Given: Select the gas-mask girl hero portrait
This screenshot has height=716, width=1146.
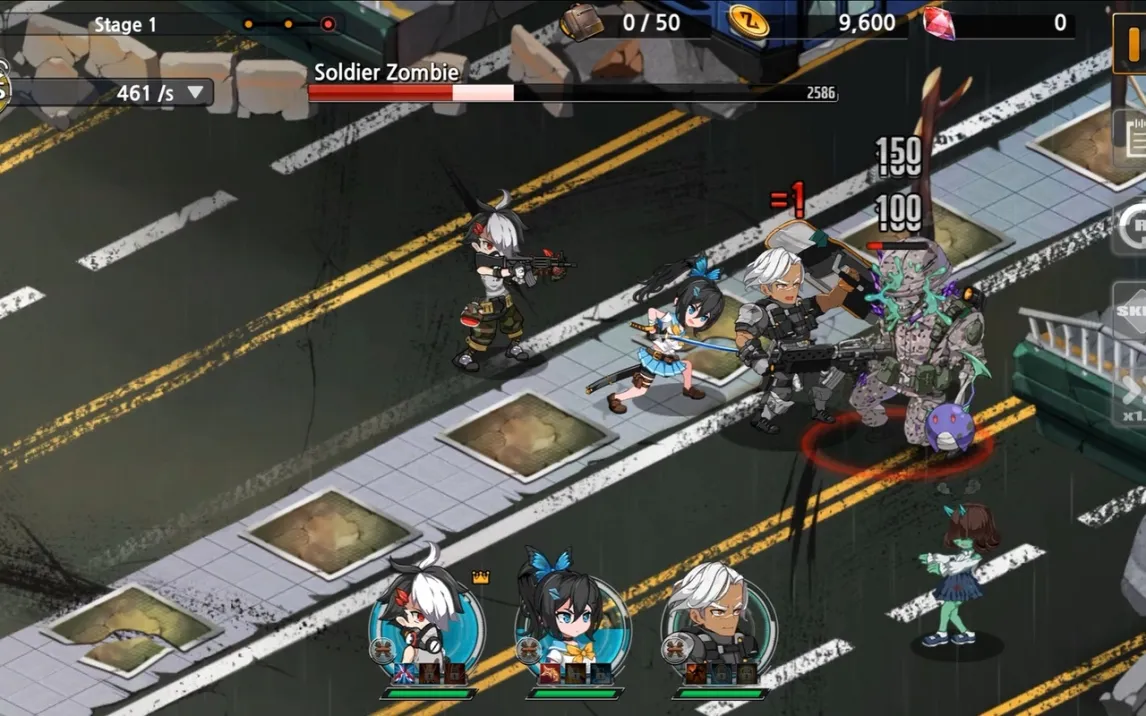Looking at the screenshot, I should (x=424, y=611).
